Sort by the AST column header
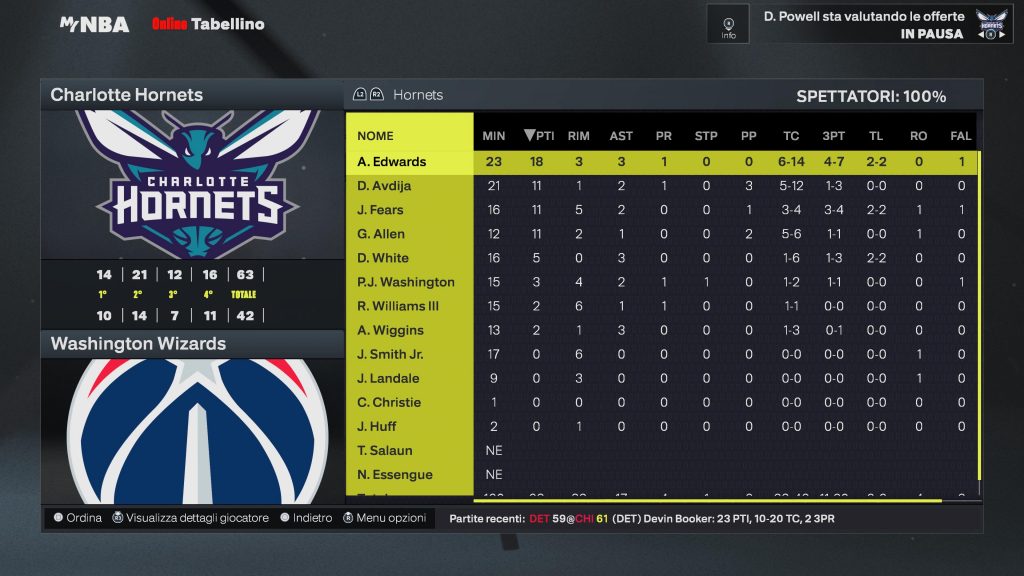 coord(621,136)
